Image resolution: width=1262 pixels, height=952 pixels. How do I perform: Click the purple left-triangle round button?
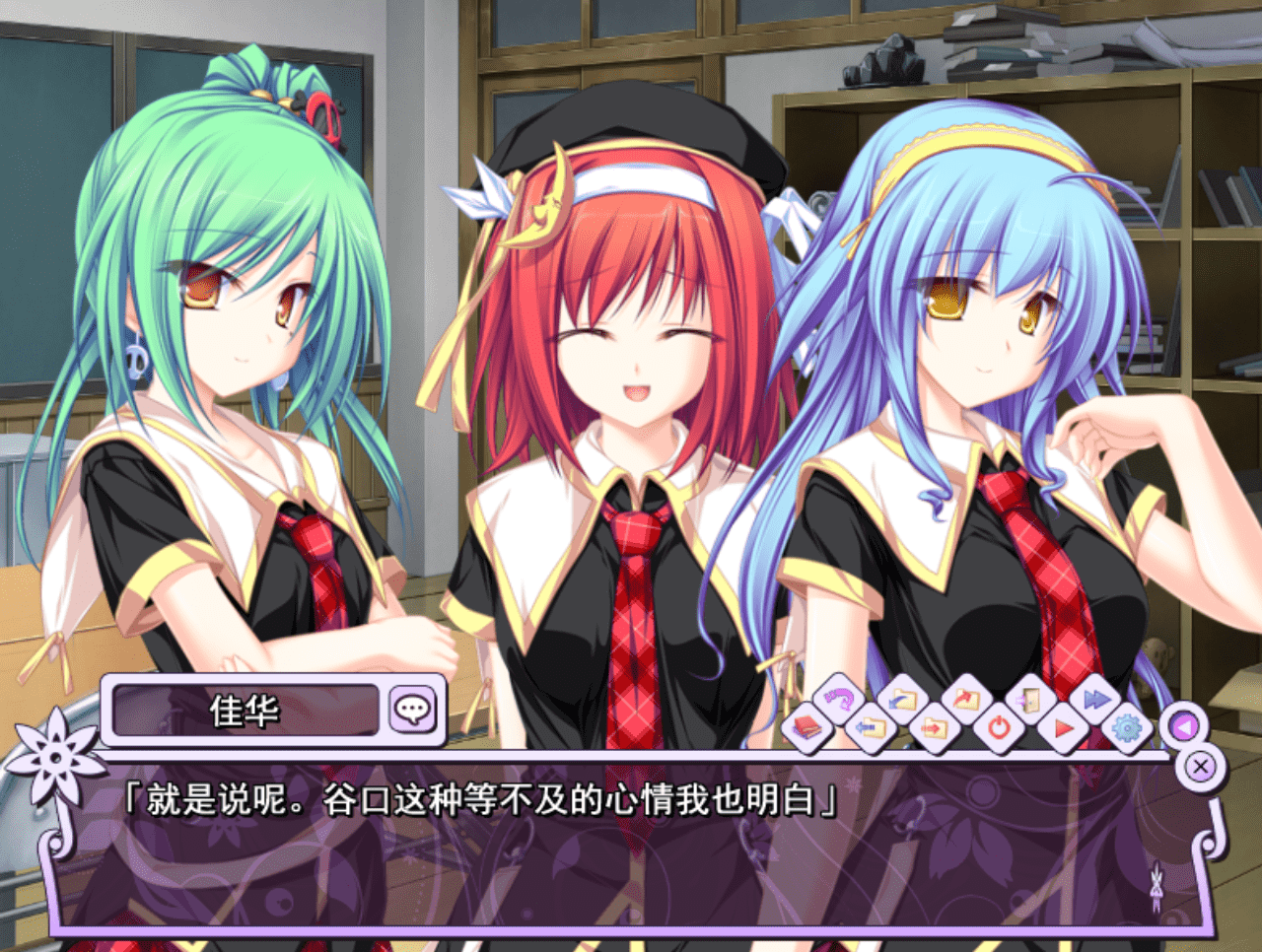tap(1183, 727)
